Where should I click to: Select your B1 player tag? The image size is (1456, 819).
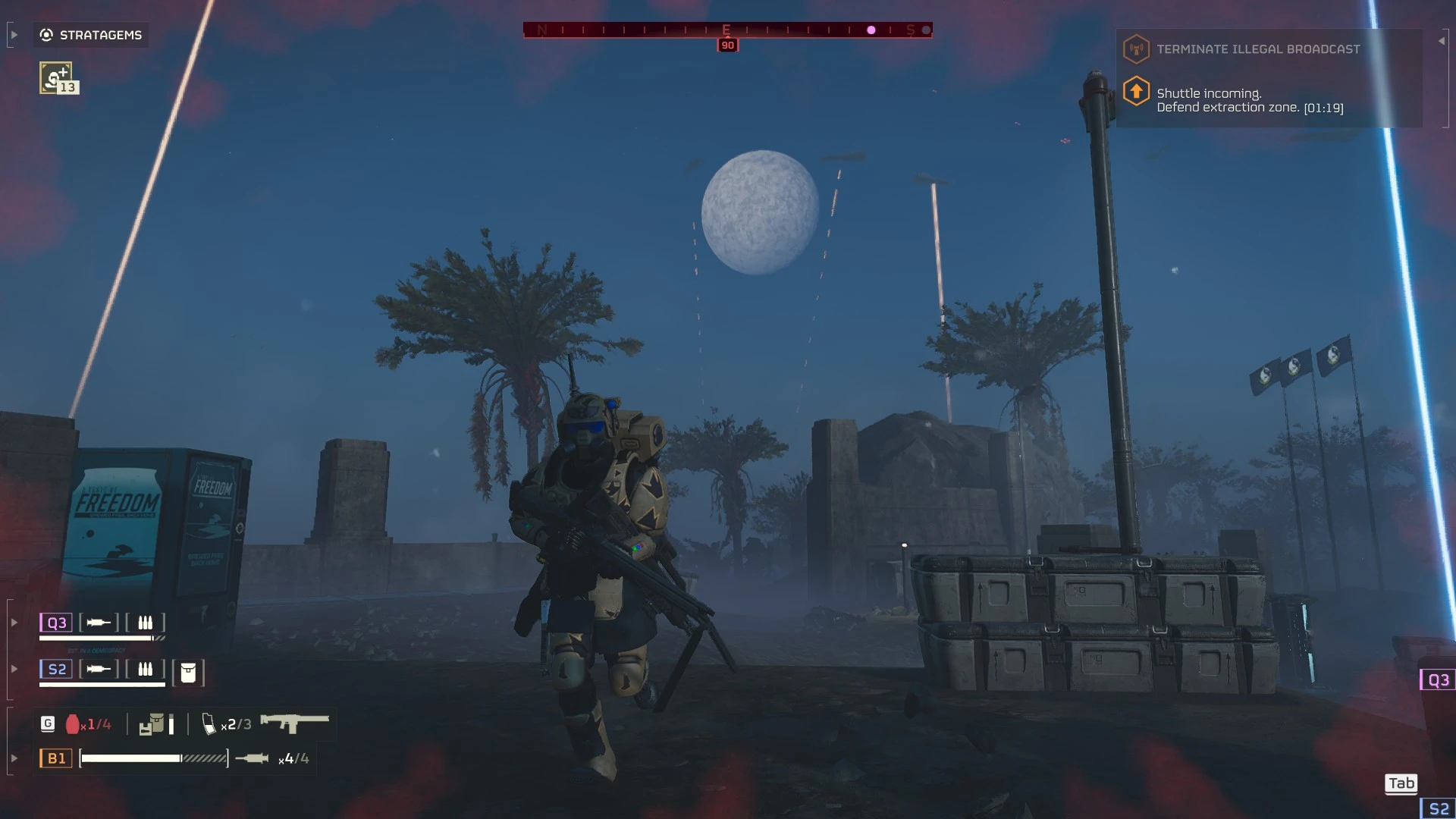click(56, 758)
